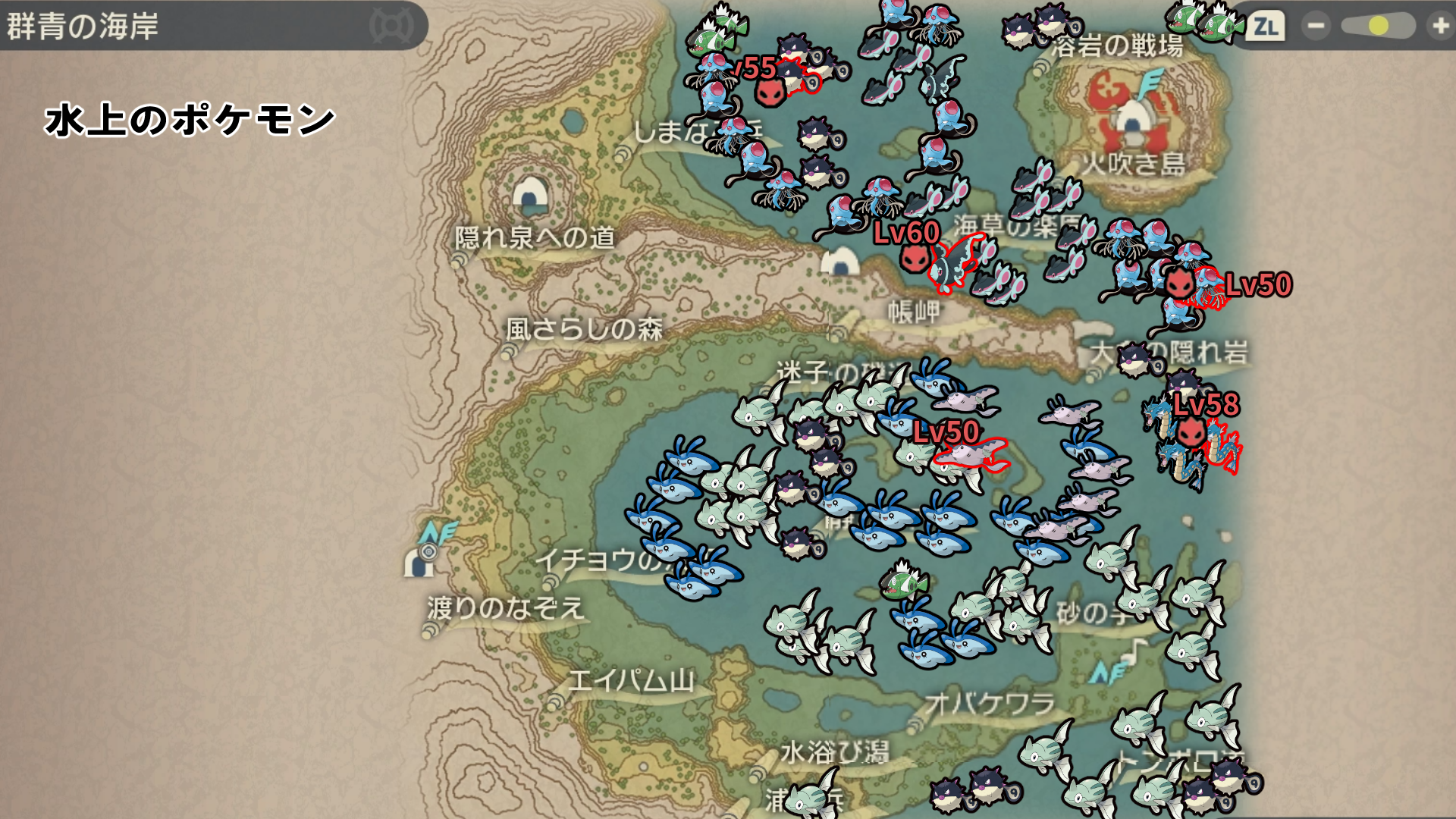Viewport: 1456px width, 819px height.
Task: Select the camp marker above 渡りのなぞえ
Action: tap(418, 562)
